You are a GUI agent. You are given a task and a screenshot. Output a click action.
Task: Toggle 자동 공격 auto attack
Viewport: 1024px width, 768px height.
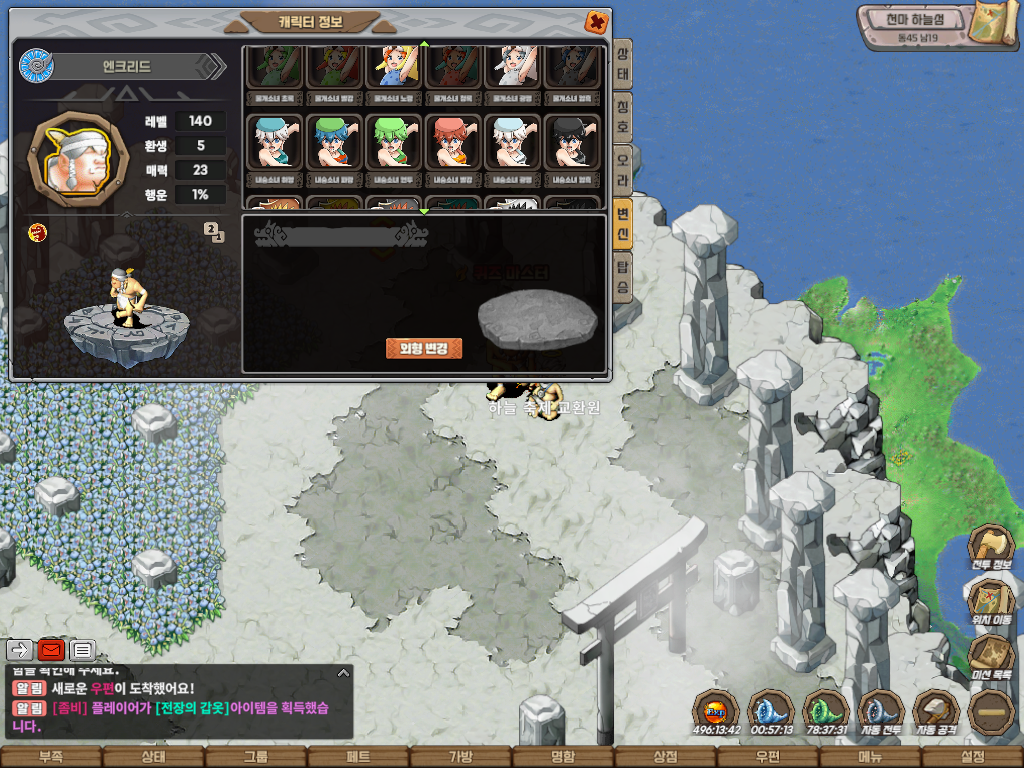pyautogui.click(x=936, y=713)
